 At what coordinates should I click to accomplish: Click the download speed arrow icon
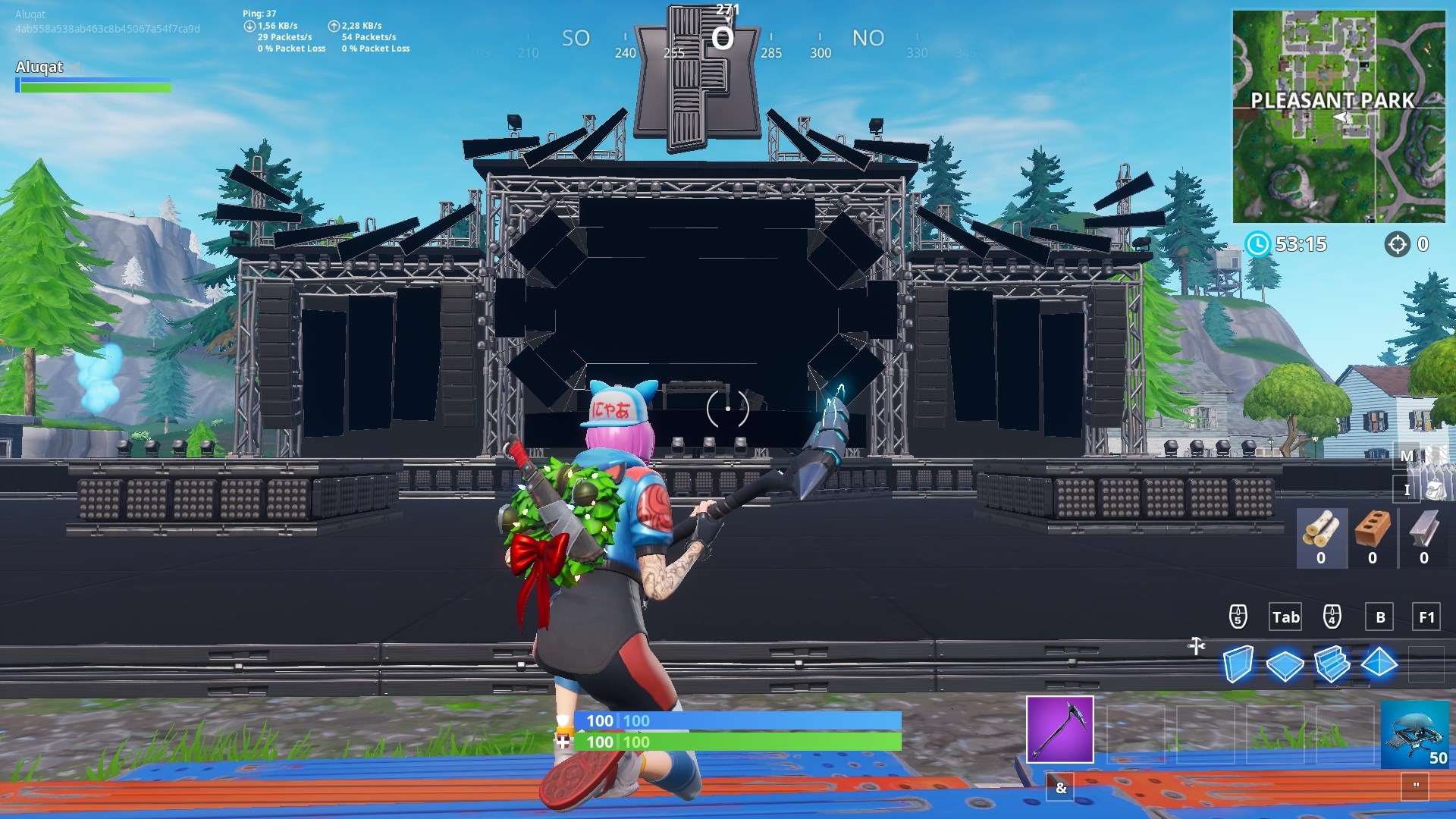coord(248,24)
